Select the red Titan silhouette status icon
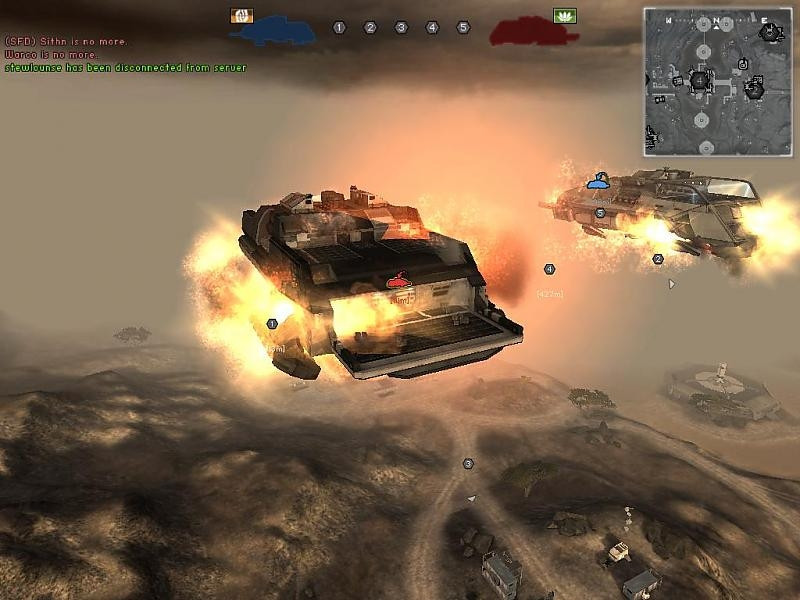The width and height of the screenshot is (800, 600). [534, 31]
